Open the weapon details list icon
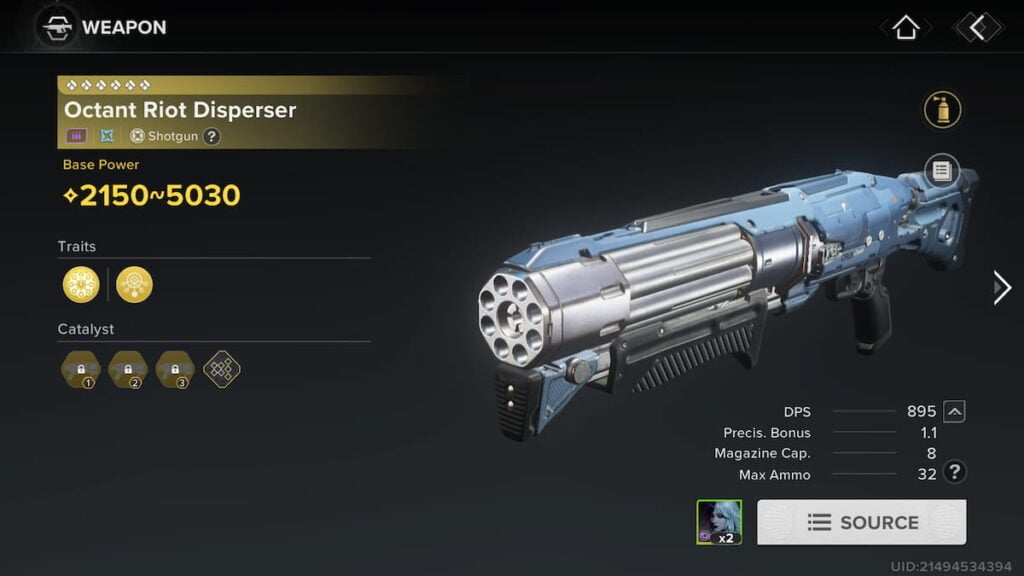1024x576 pixels. 942,171
